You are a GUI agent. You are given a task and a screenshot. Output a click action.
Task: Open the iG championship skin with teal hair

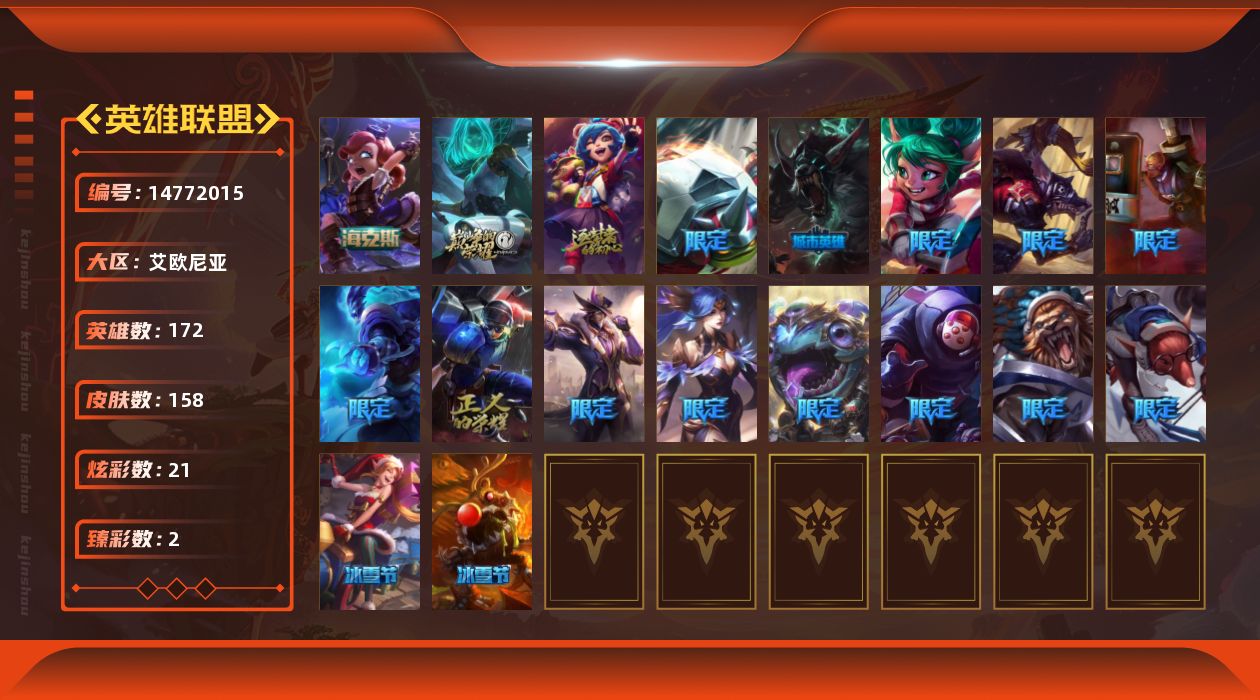(481, 195)
